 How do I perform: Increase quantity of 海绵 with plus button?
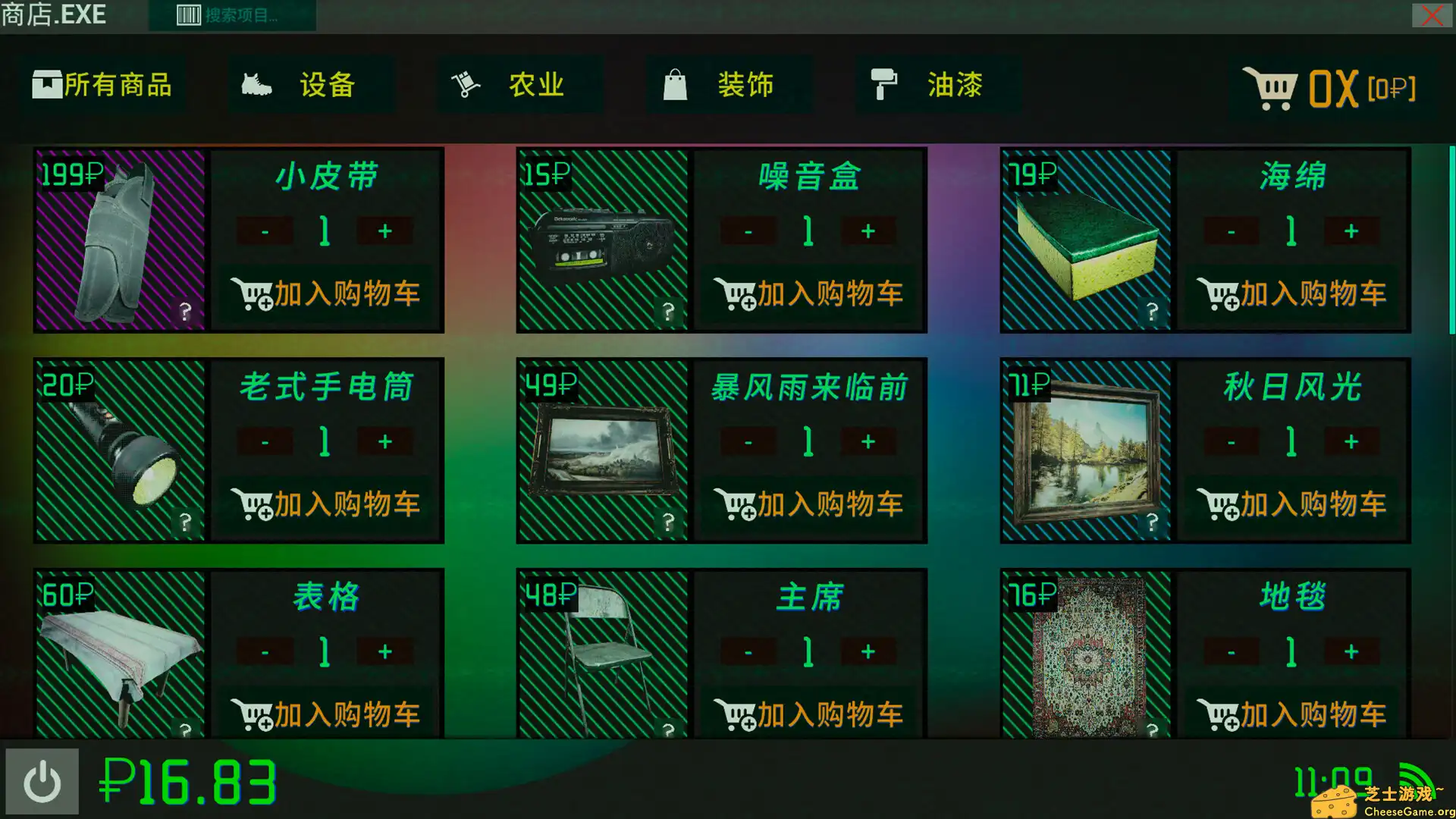(x=1351, y=231)
